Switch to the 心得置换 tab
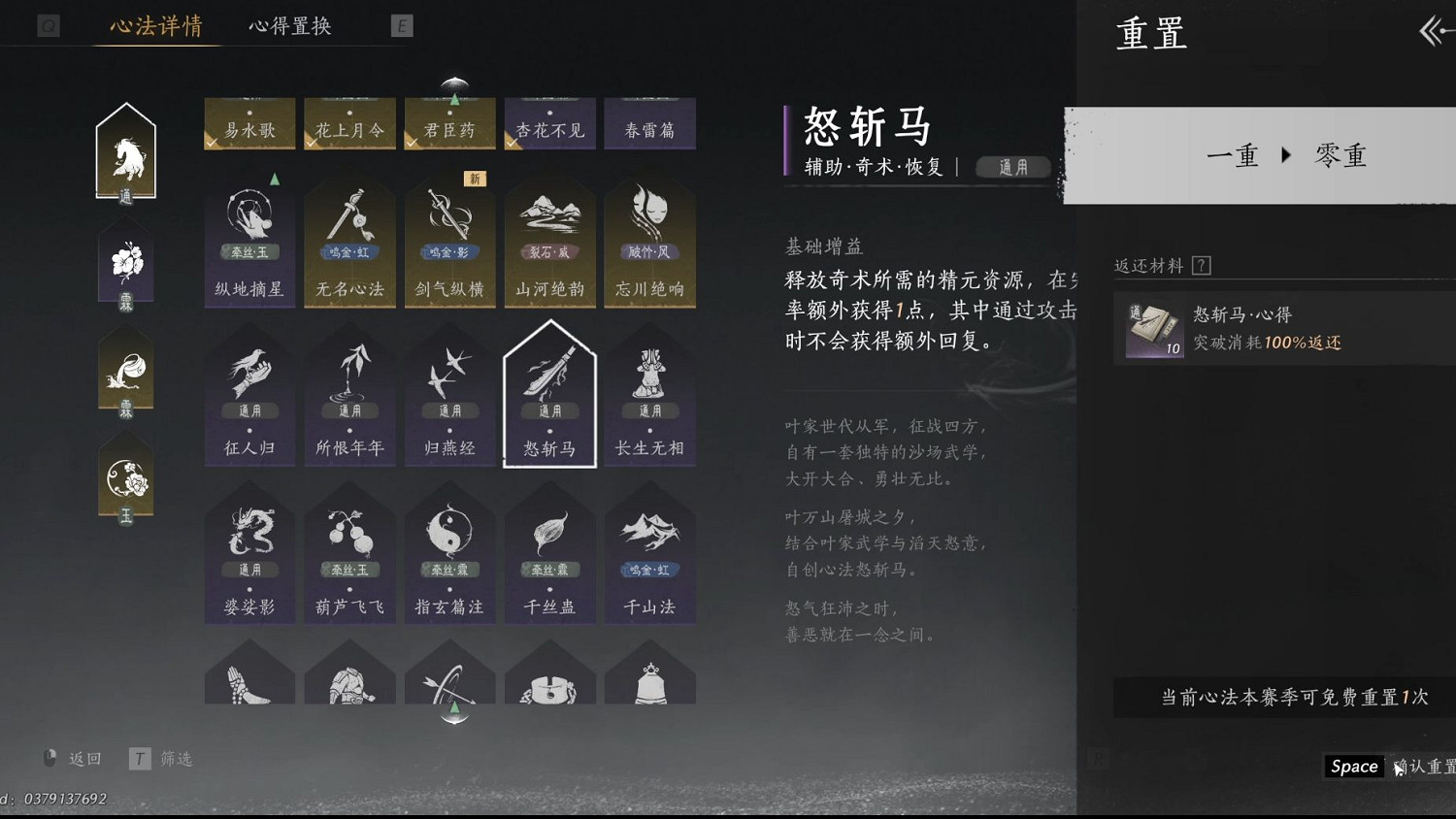The image size is (1456, 819). pyautogui.click(x=290, y=26)
